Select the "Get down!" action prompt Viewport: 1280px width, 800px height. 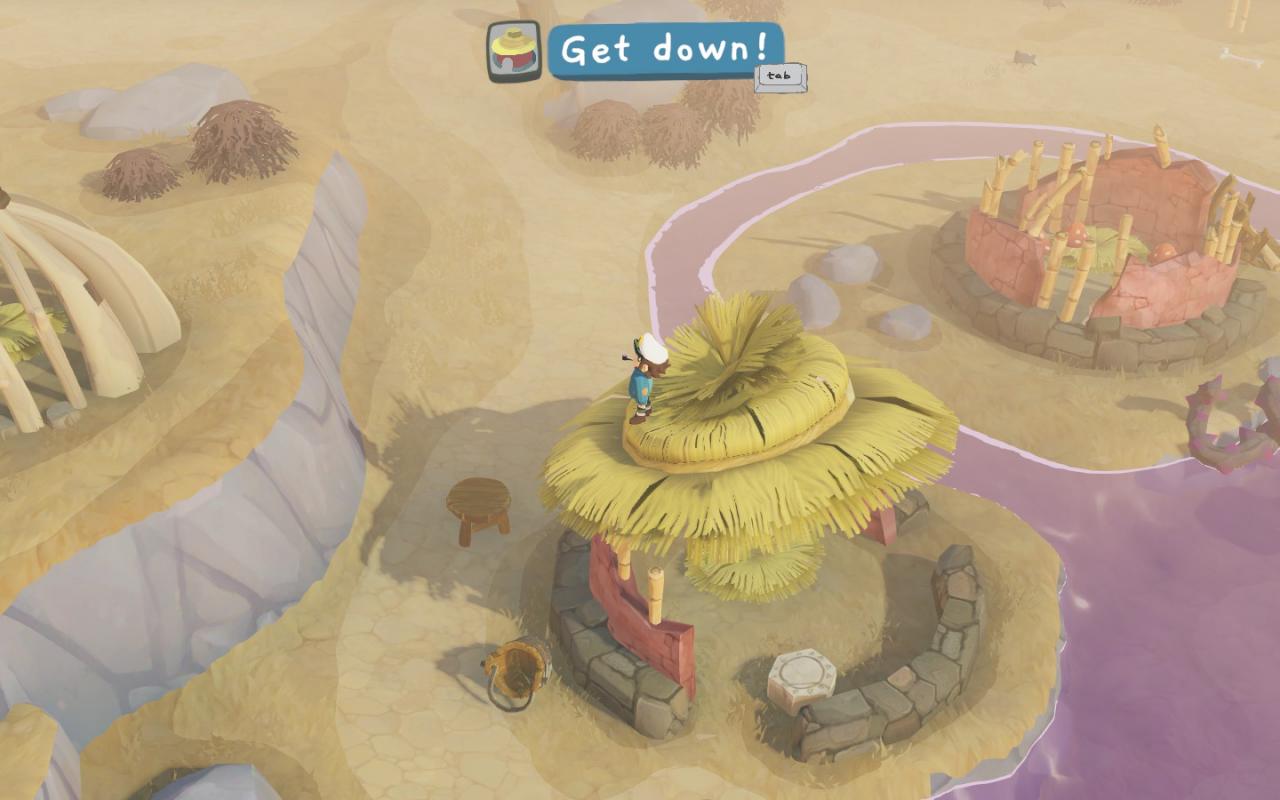pyautogui.click(x=665, y=50)
